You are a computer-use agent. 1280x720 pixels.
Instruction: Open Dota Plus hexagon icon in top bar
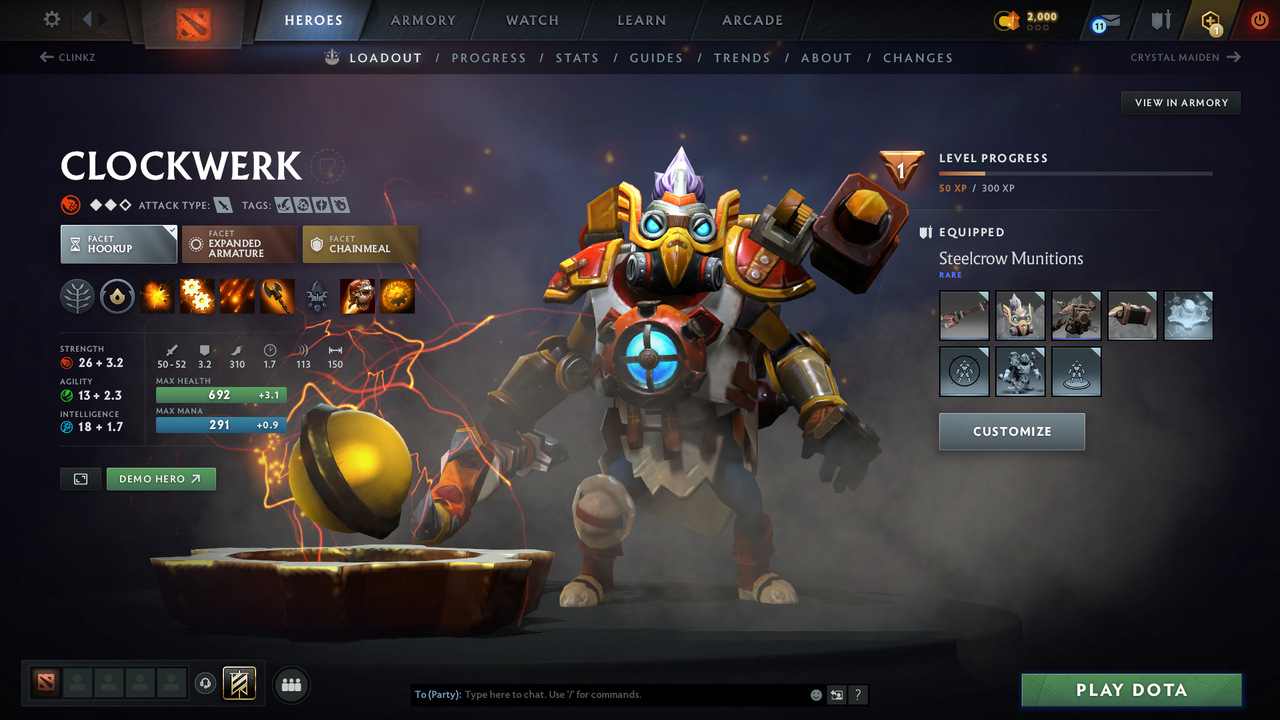[1210, 20]
